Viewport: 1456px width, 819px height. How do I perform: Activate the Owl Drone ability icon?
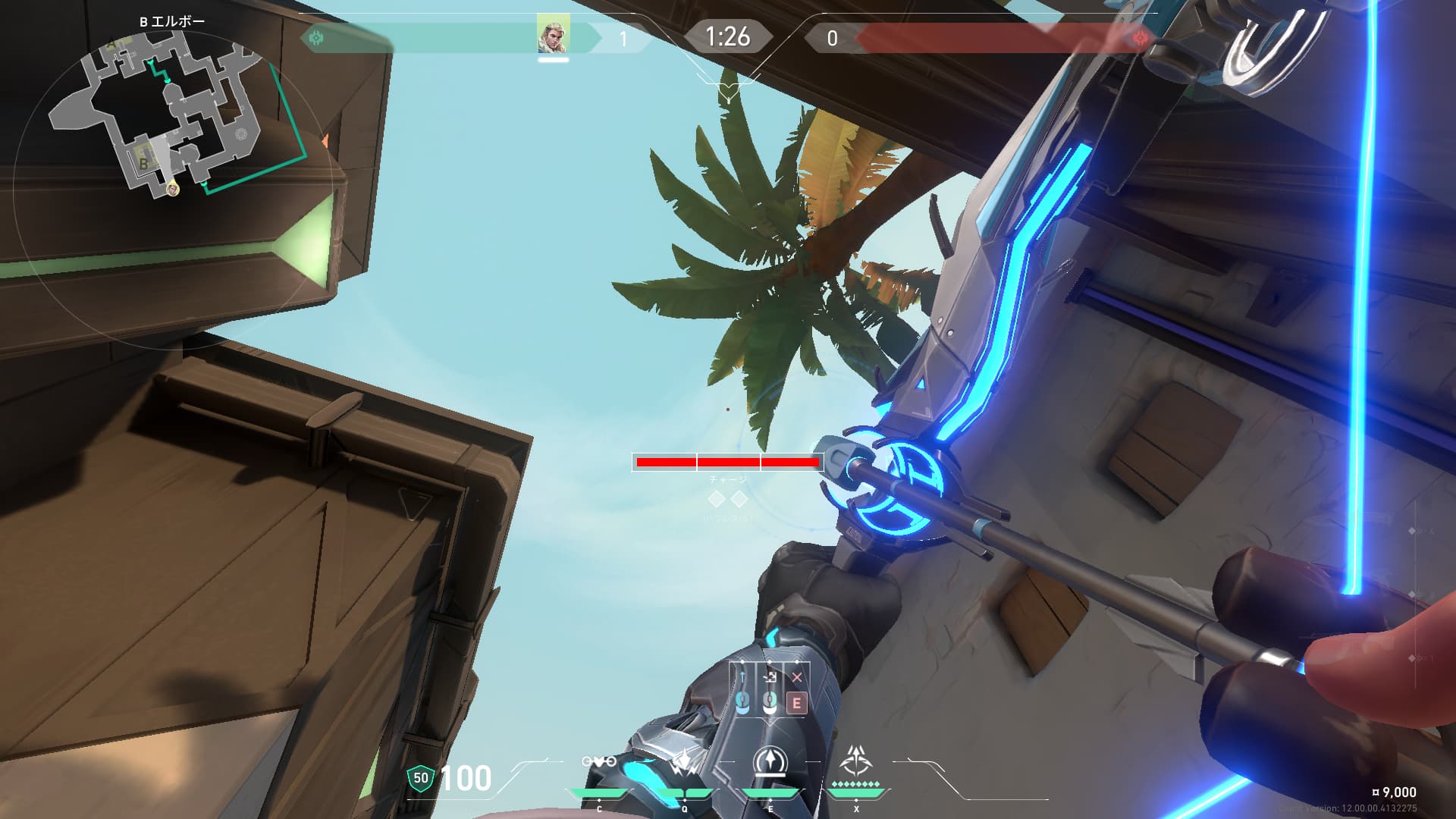(599, 761)
